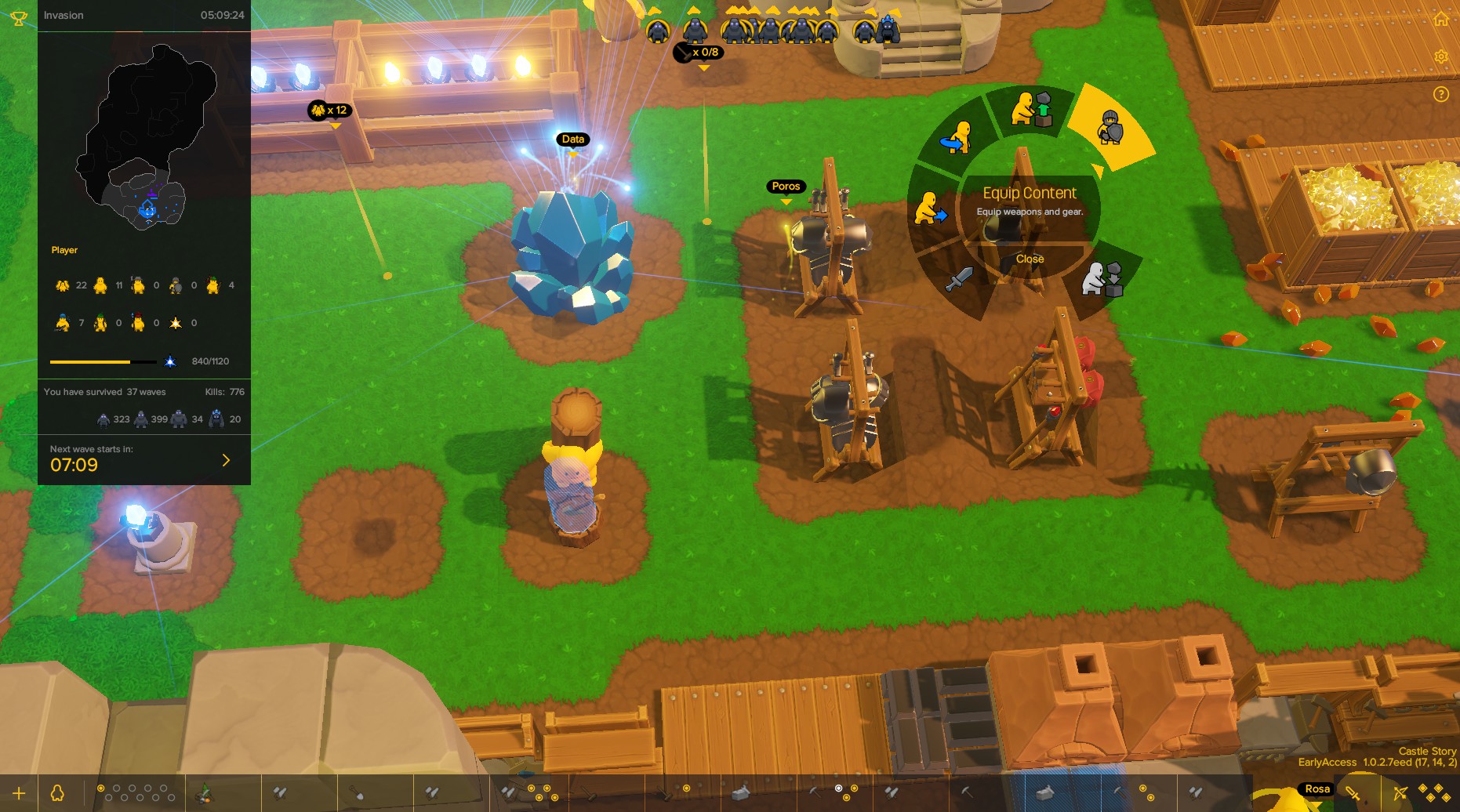This screenshot has height=812, width=1460.
Task: Click the home icon at top-right
Action: click(1441, 17)
